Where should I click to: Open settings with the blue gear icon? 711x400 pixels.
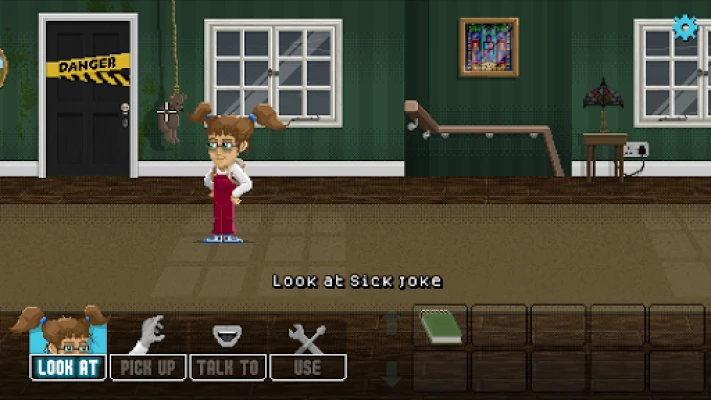point(684,27)
